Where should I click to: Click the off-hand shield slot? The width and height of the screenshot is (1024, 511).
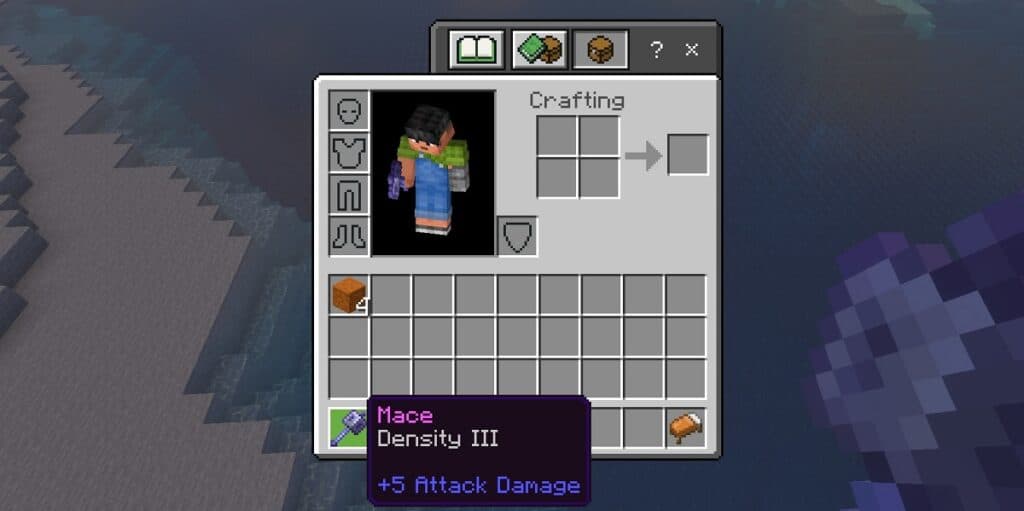[x=517, y=237]
